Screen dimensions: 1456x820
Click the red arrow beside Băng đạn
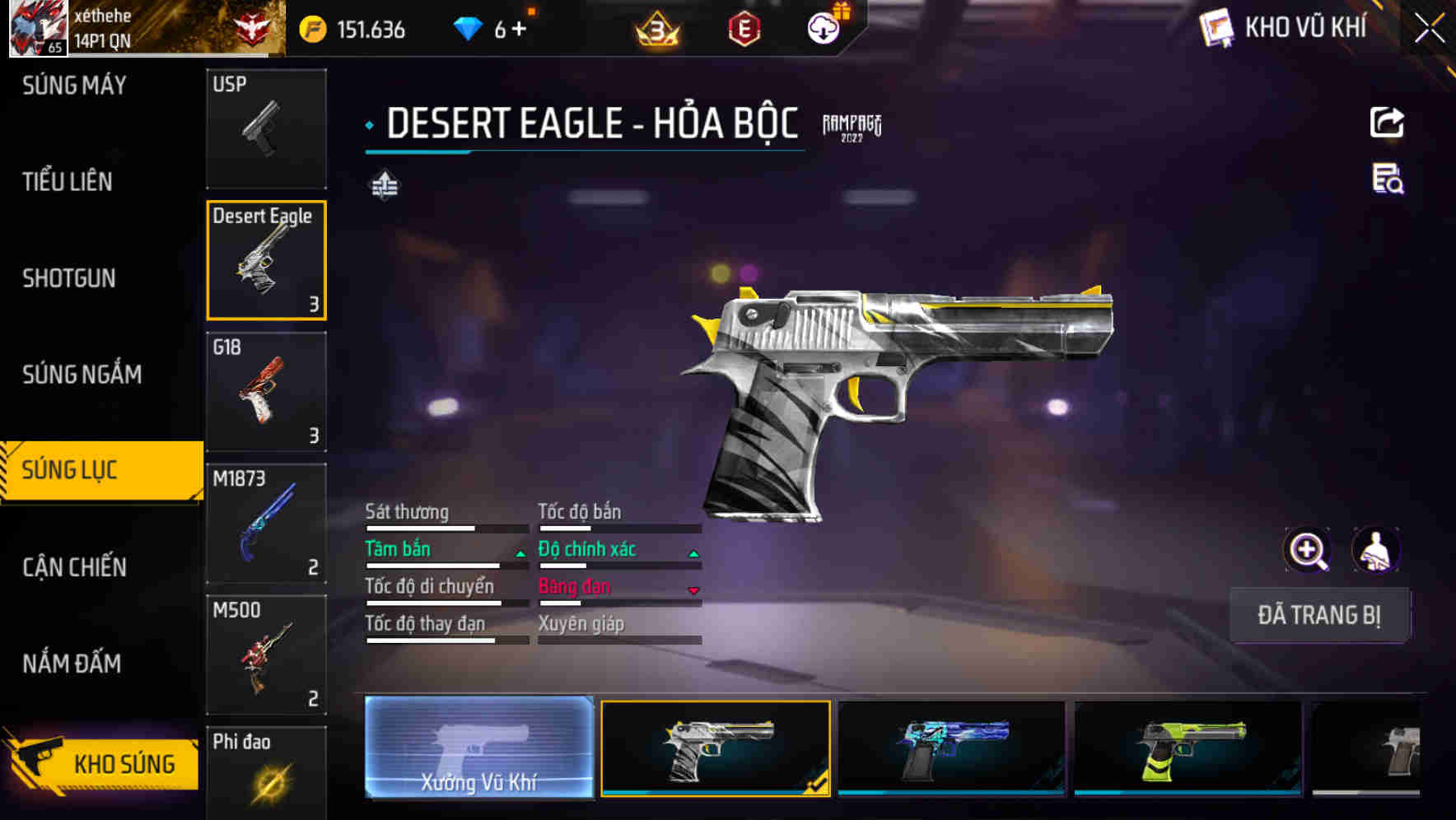click(x=693, y=591)
